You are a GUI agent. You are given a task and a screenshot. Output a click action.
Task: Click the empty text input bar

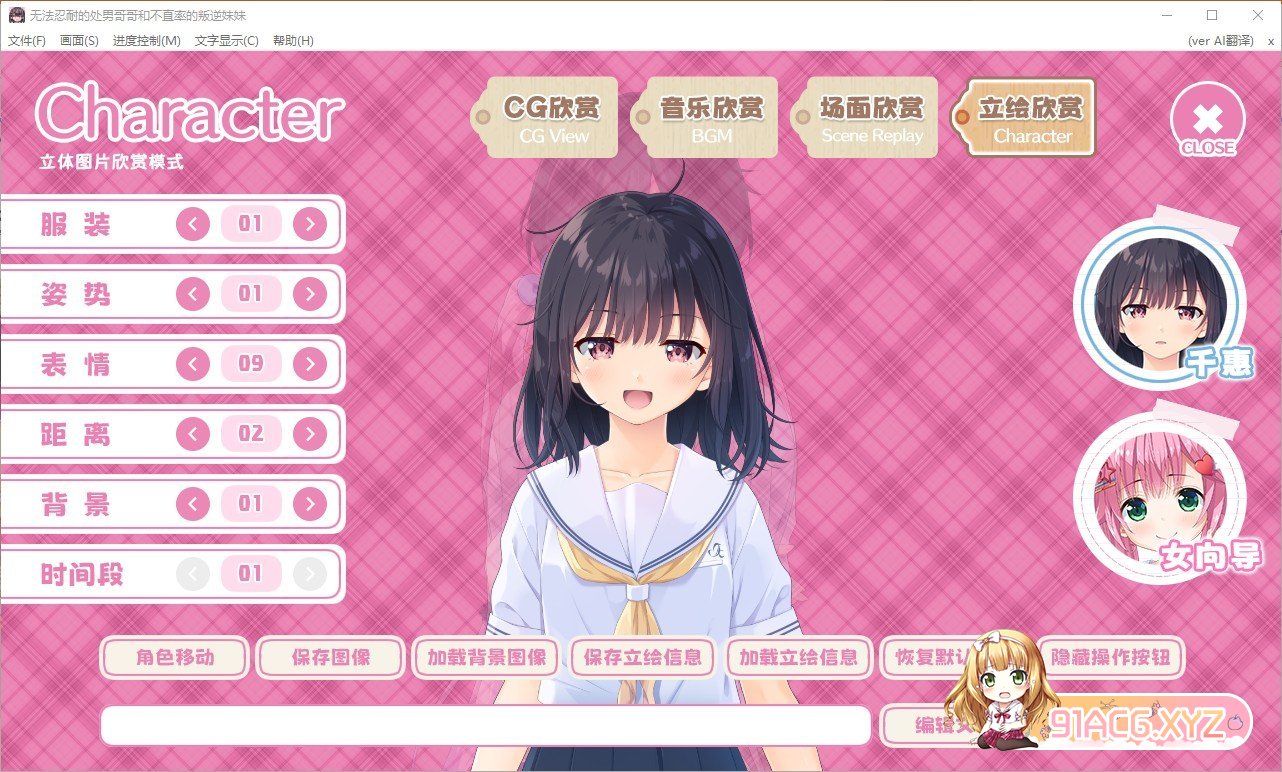tap(485, 726)
